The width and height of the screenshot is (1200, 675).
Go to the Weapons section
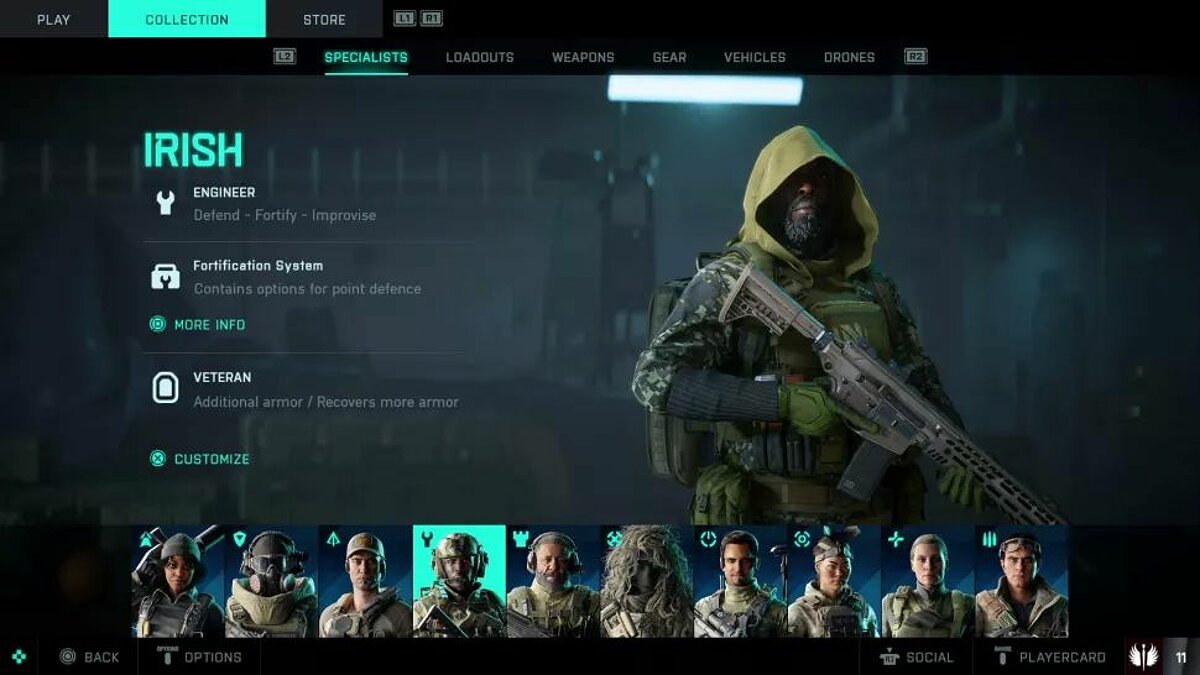pyautogui.click(x=583, y=57)
